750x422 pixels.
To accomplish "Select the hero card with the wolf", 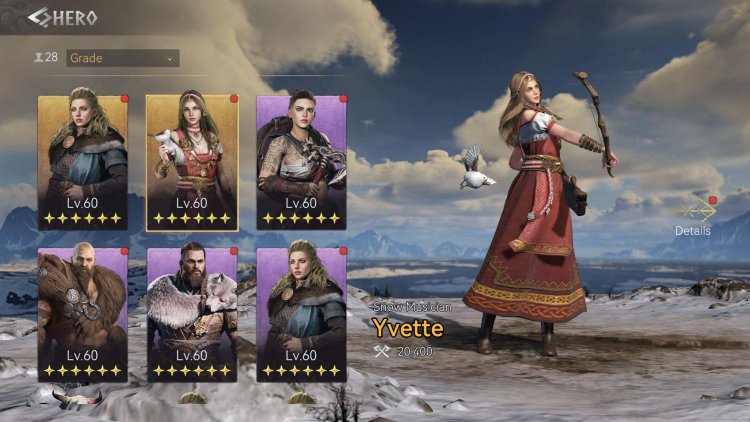I will (192, 314).
